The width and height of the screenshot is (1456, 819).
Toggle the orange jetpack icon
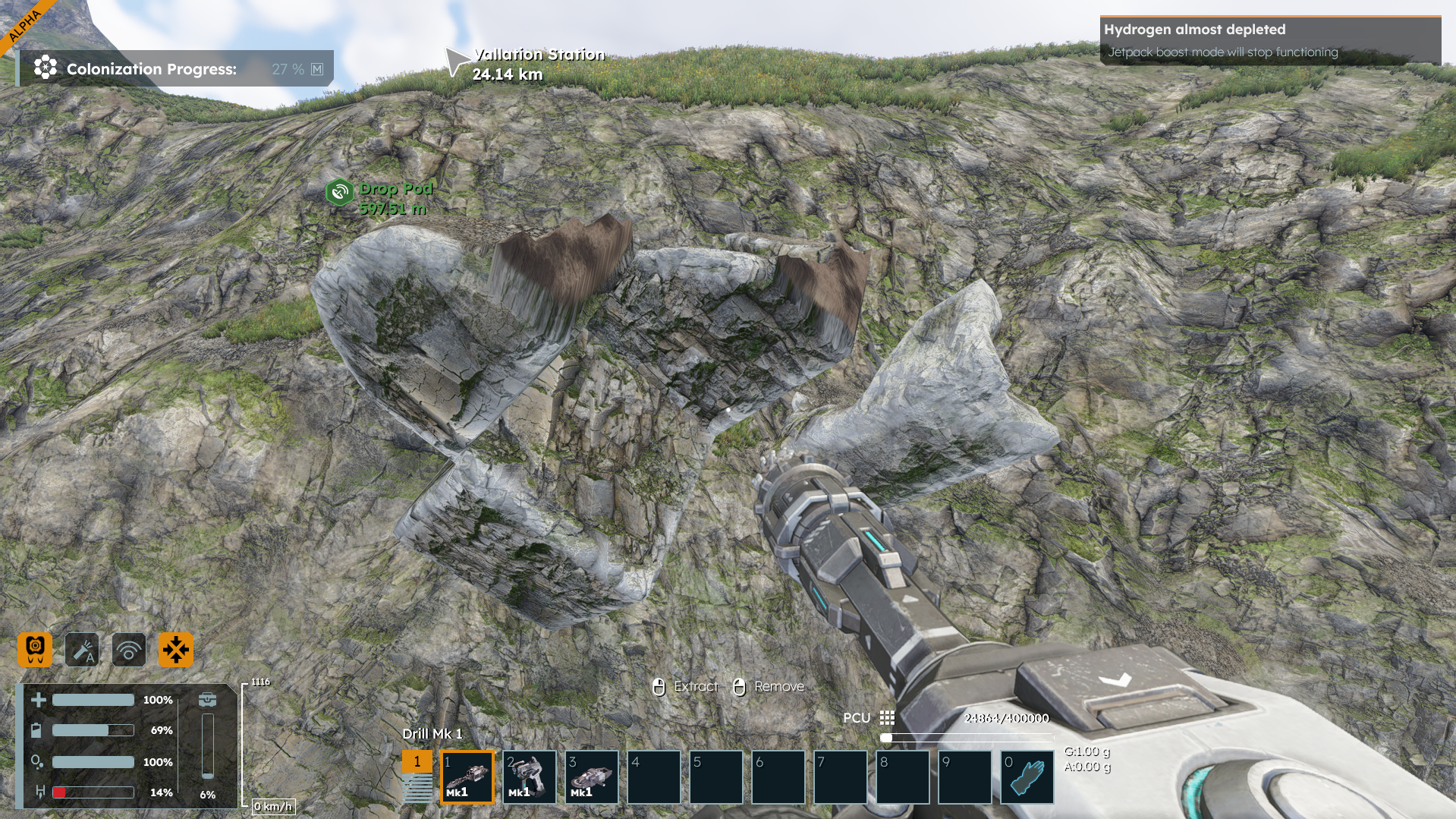(35, 650)
